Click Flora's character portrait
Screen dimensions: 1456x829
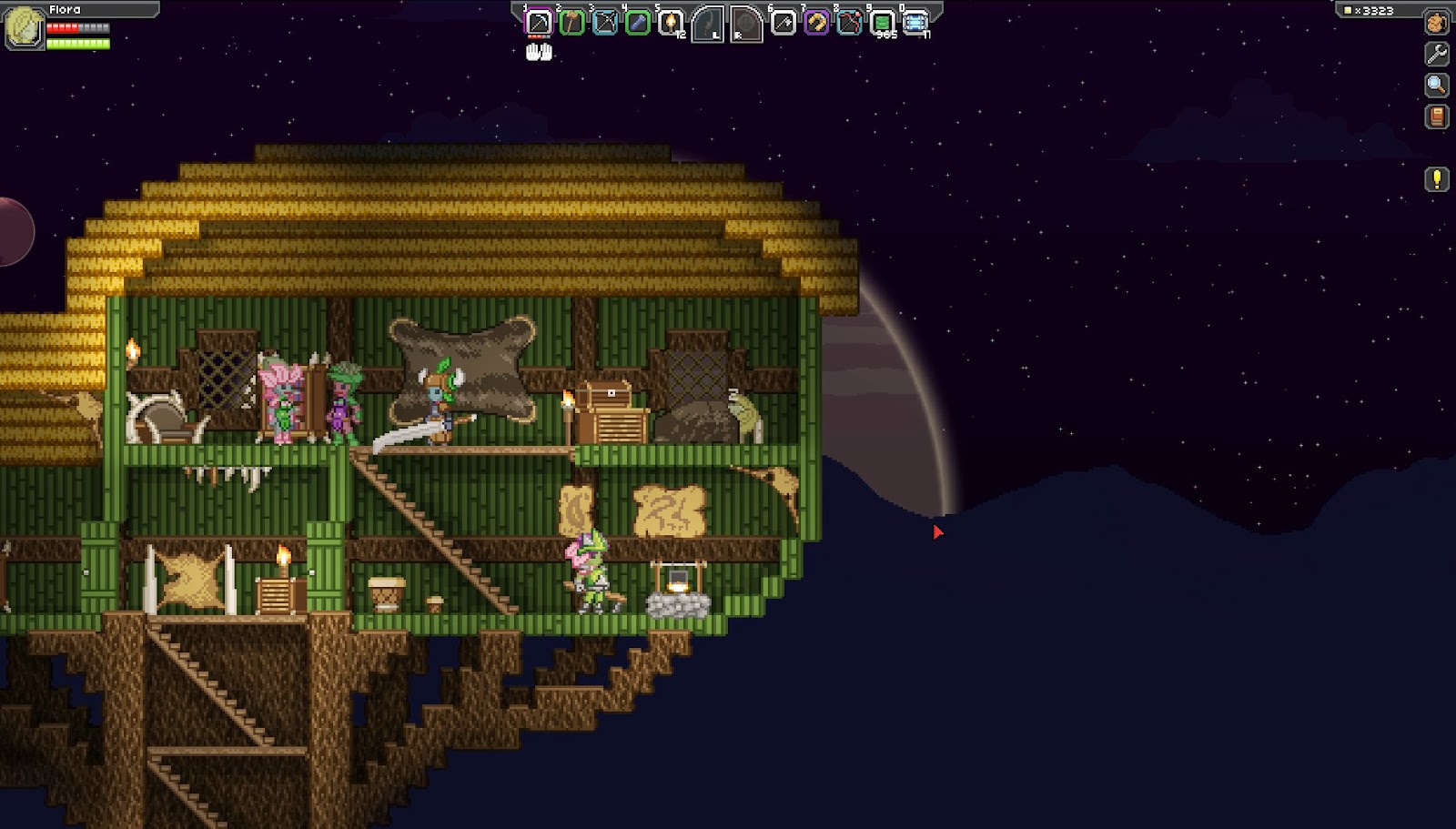[24, 26]
